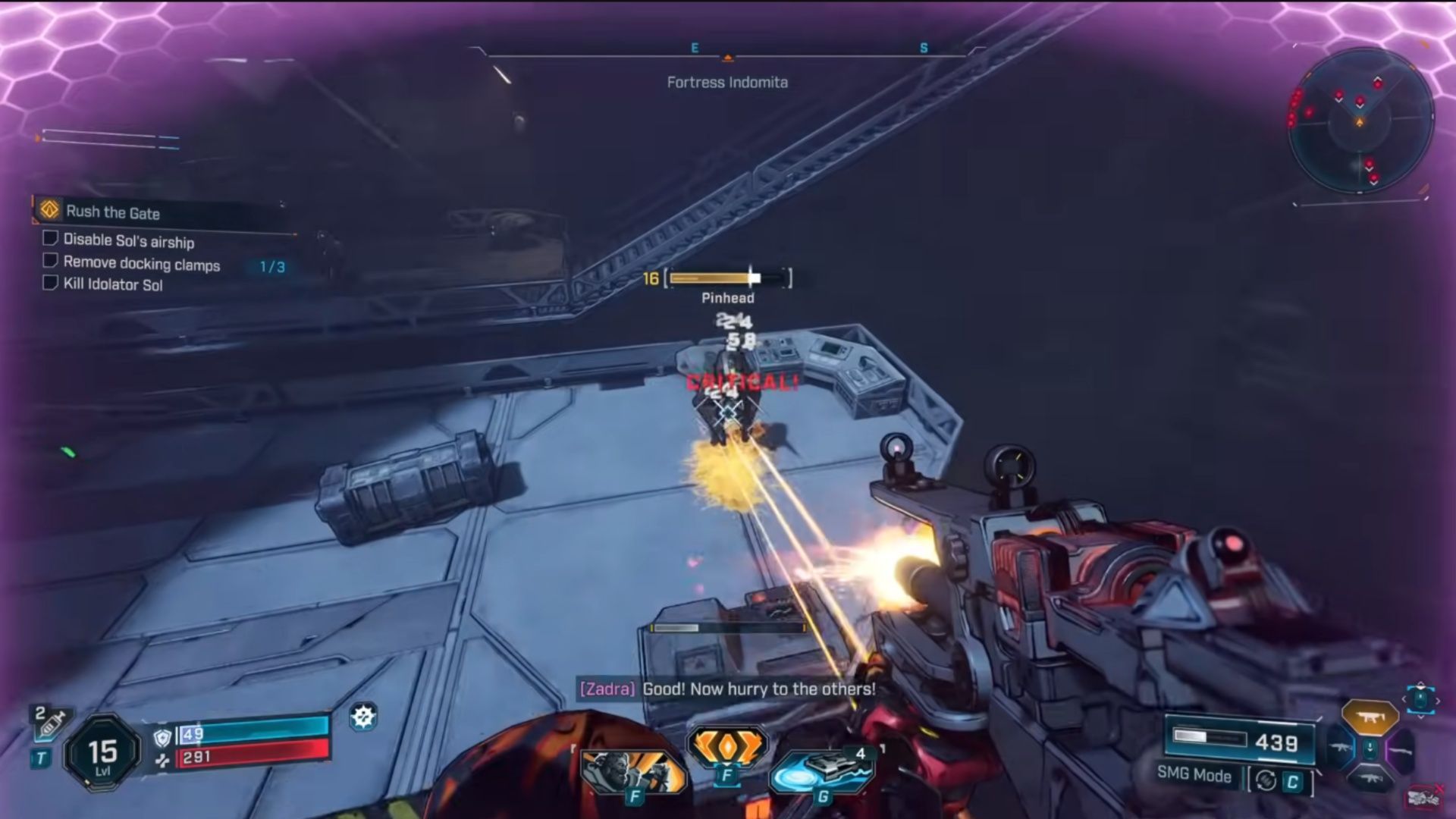
Task: Select the orange SMG in the weapon wheel
Action: [x=1370, y=718]
